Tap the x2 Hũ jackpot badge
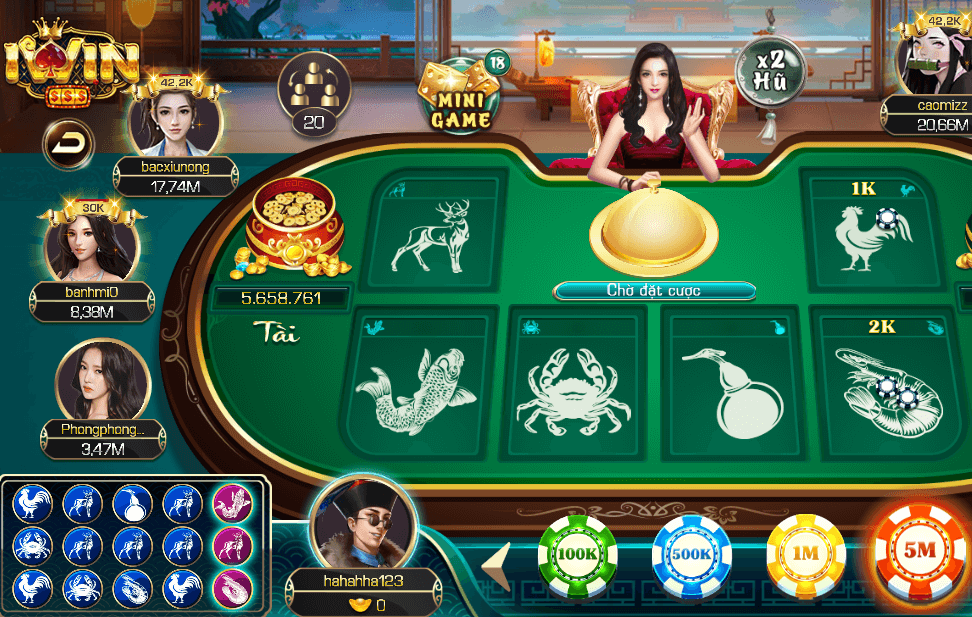Image resolution: width=972 pixels, height=617 pixels. pos(769,67)
